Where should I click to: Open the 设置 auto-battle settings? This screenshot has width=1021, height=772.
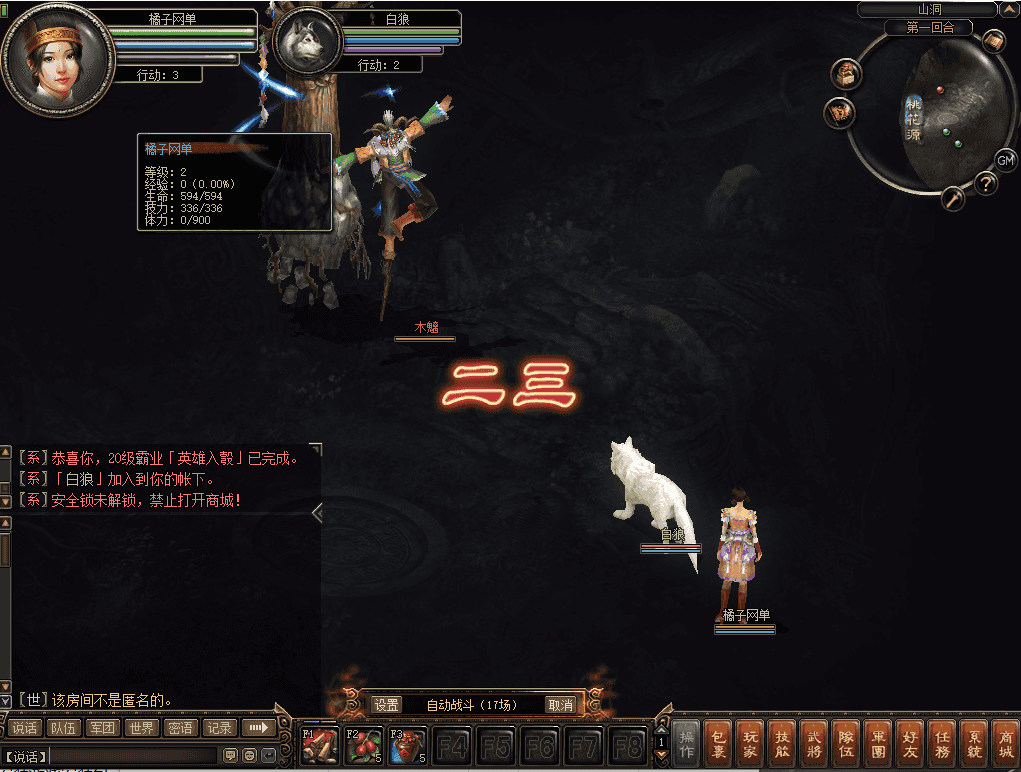click(x=387, y=705)
